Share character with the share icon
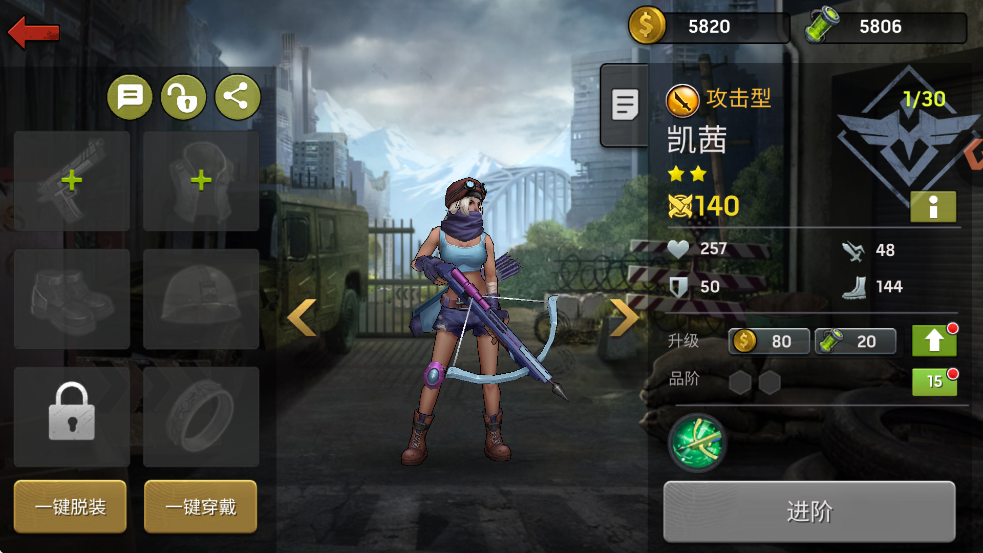 click(x=237, y=97)
